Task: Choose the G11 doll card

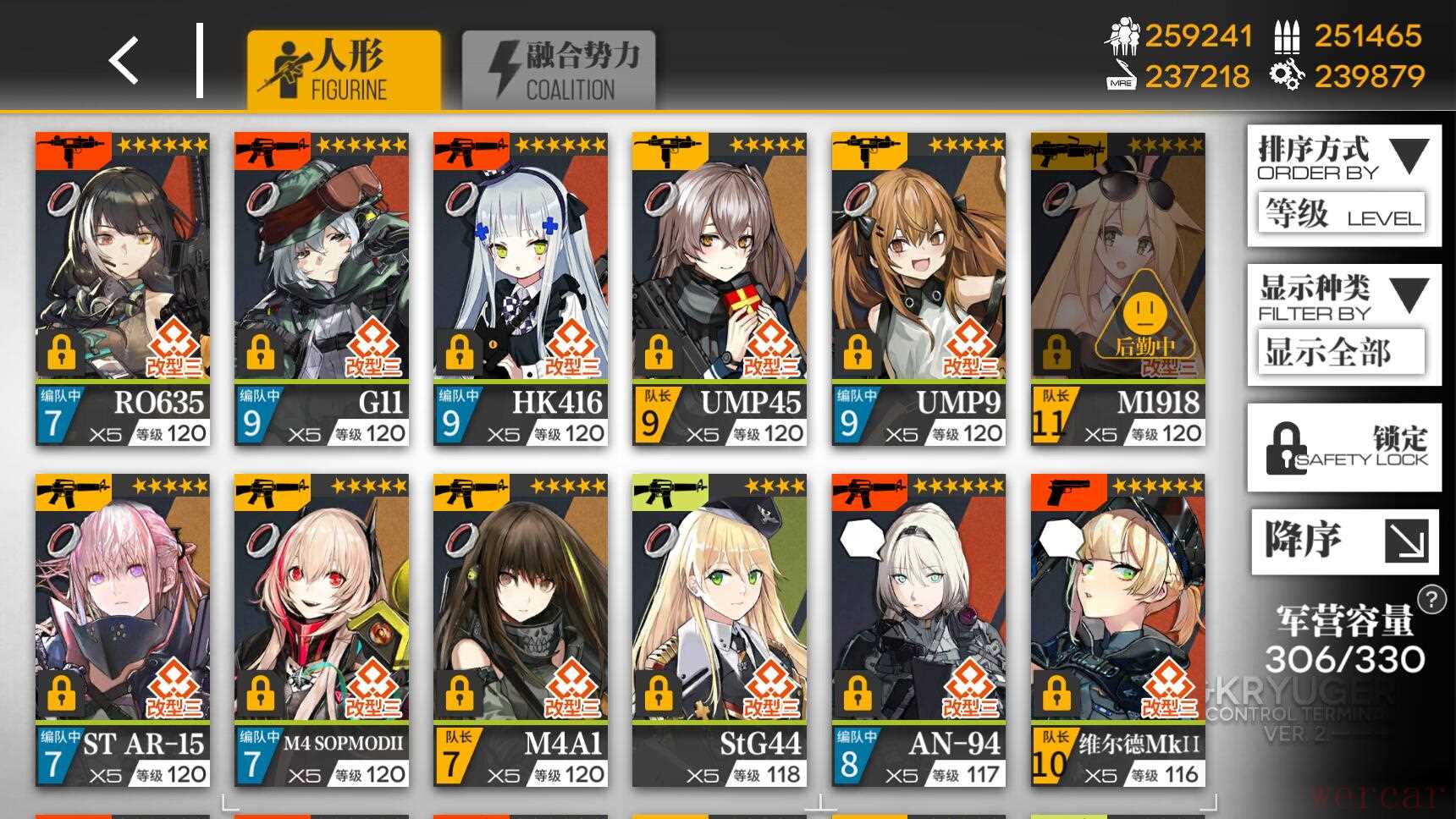Action: point(322,289)
